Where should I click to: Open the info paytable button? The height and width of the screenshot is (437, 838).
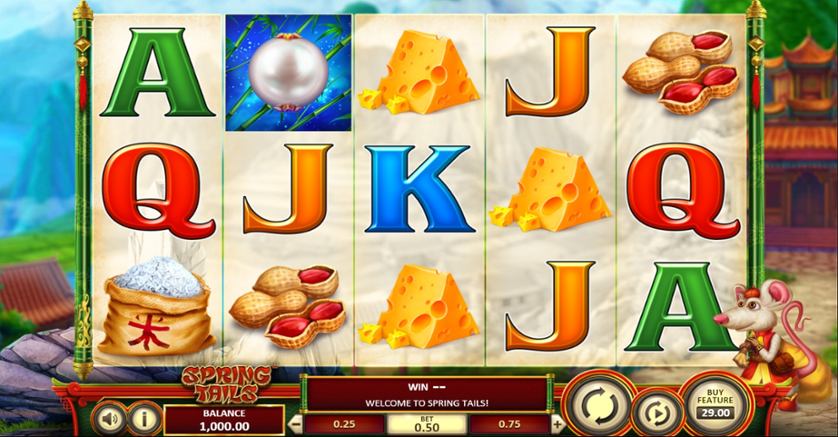click(144, 417)
